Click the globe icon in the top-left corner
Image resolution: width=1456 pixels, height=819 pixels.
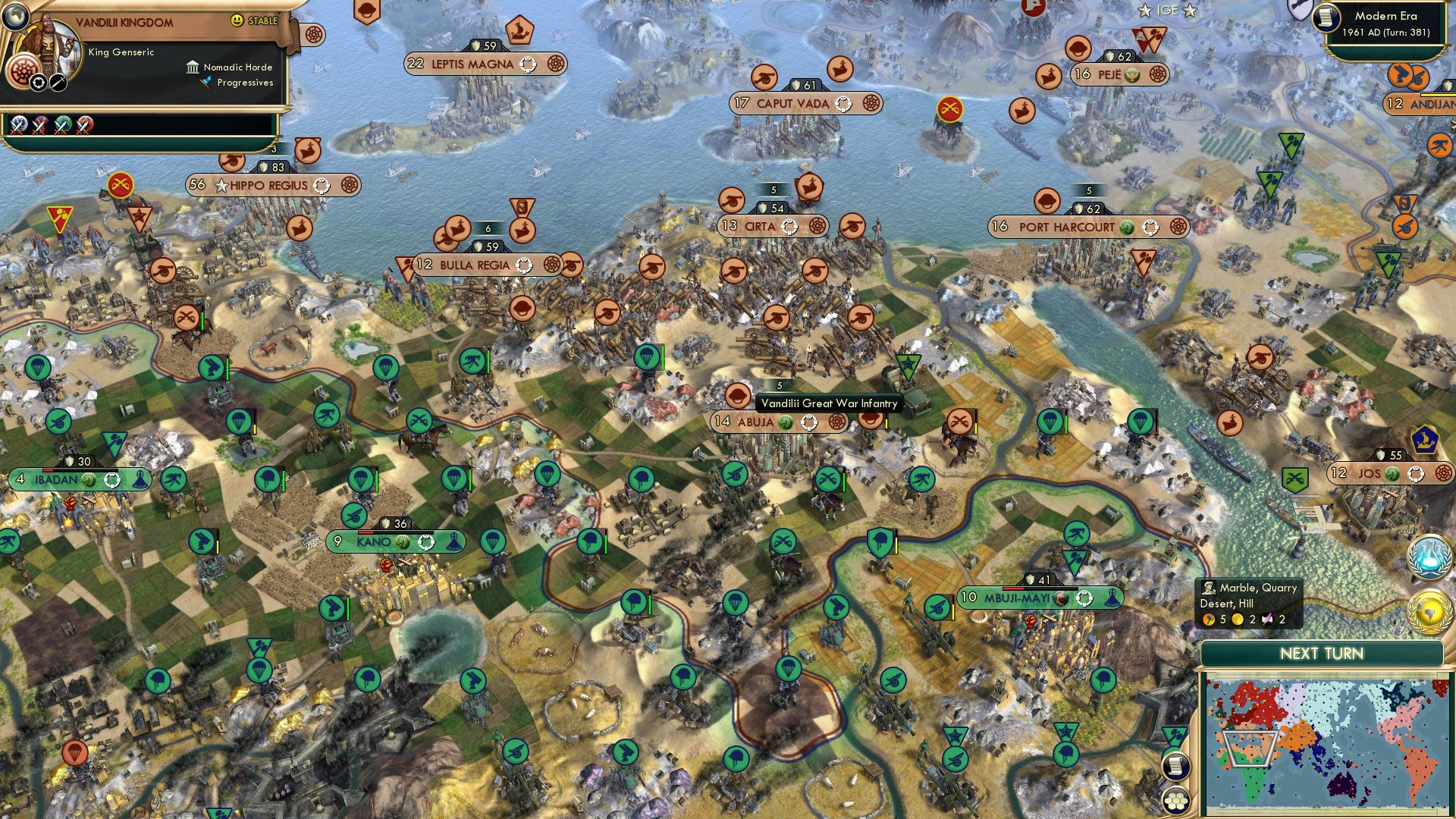(15, 15)
